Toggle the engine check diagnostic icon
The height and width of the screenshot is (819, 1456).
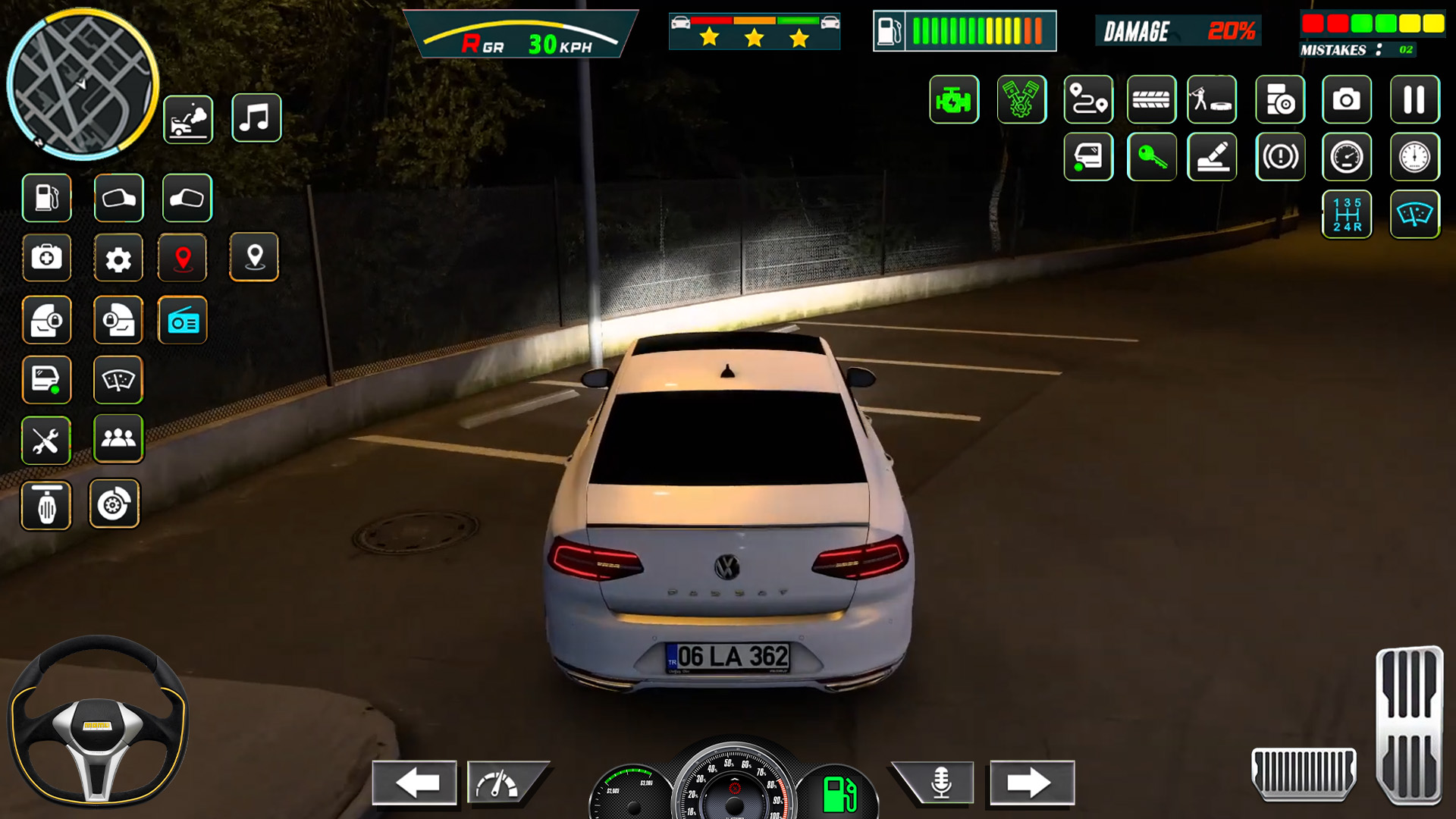click(x=955, y=99)
